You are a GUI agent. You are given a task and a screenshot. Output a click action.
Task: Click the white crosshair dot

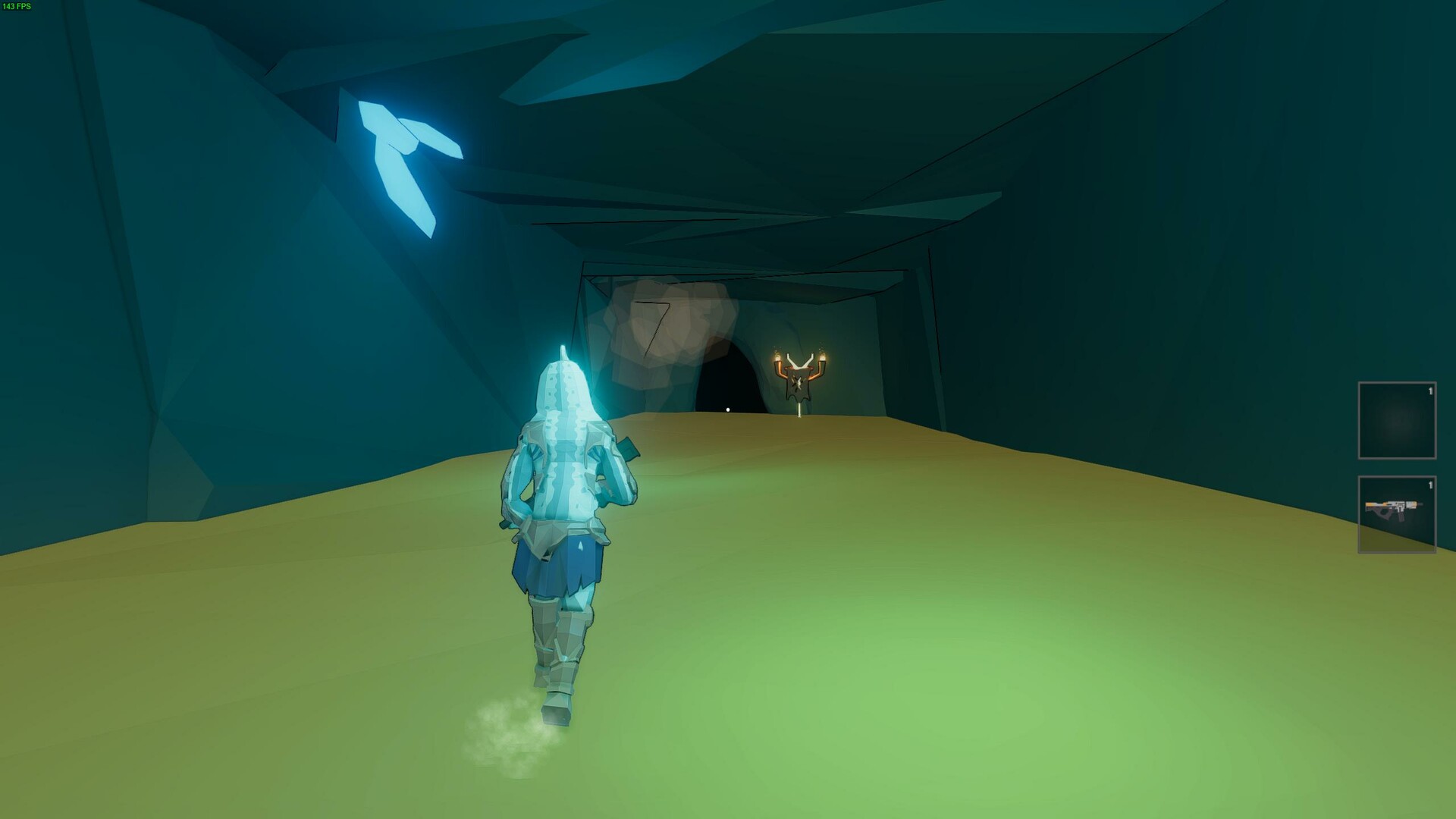tap(727, 408)
